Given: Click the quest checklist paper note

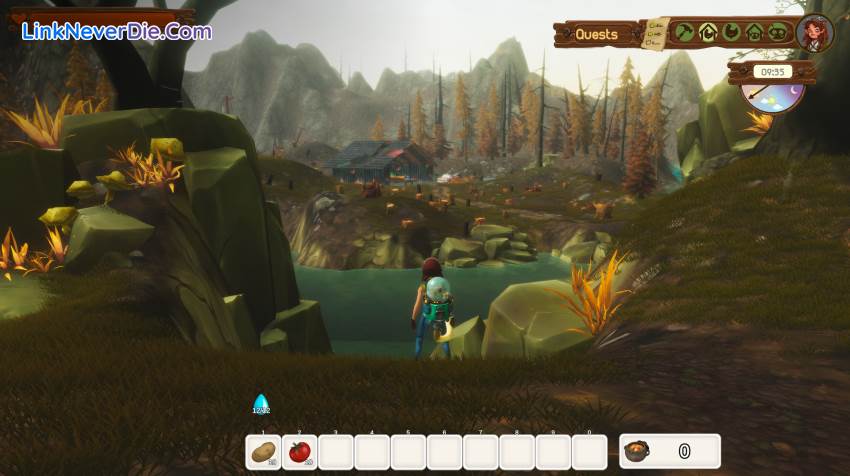Looking at the screenshot, I should point(656,33).
